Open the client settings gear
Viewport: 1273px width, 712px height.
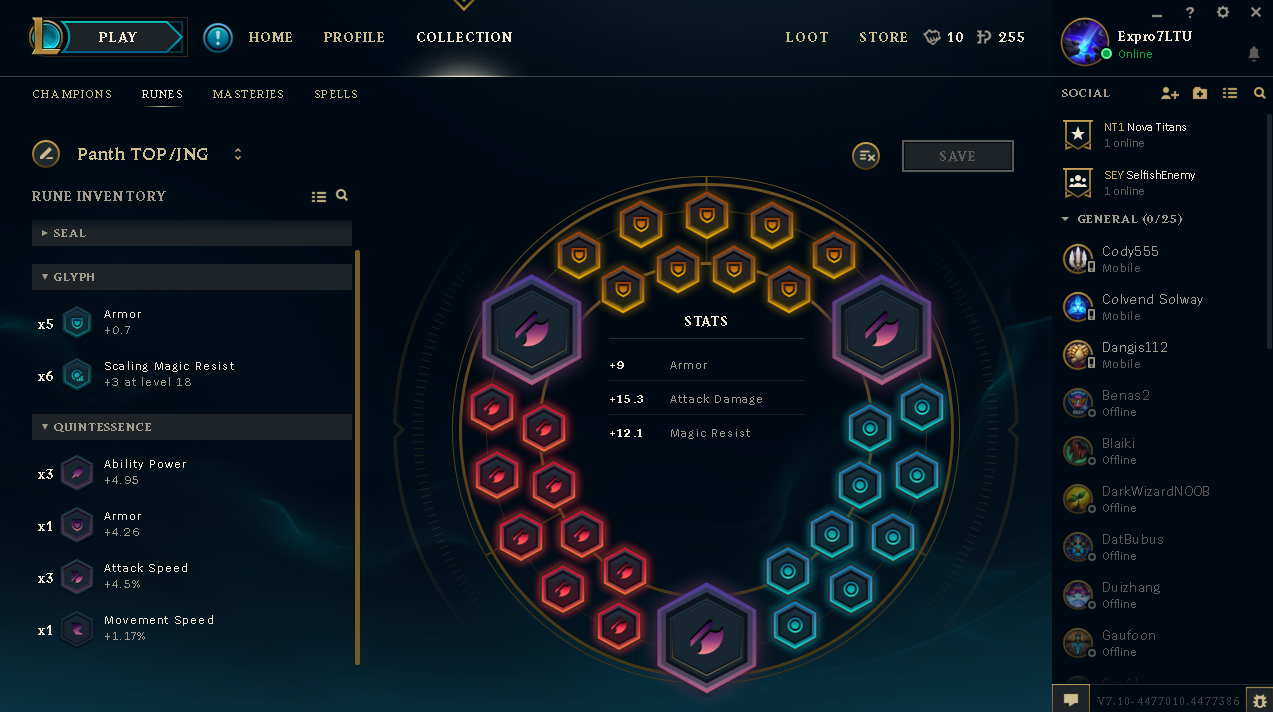click(x=1222, y=13)
